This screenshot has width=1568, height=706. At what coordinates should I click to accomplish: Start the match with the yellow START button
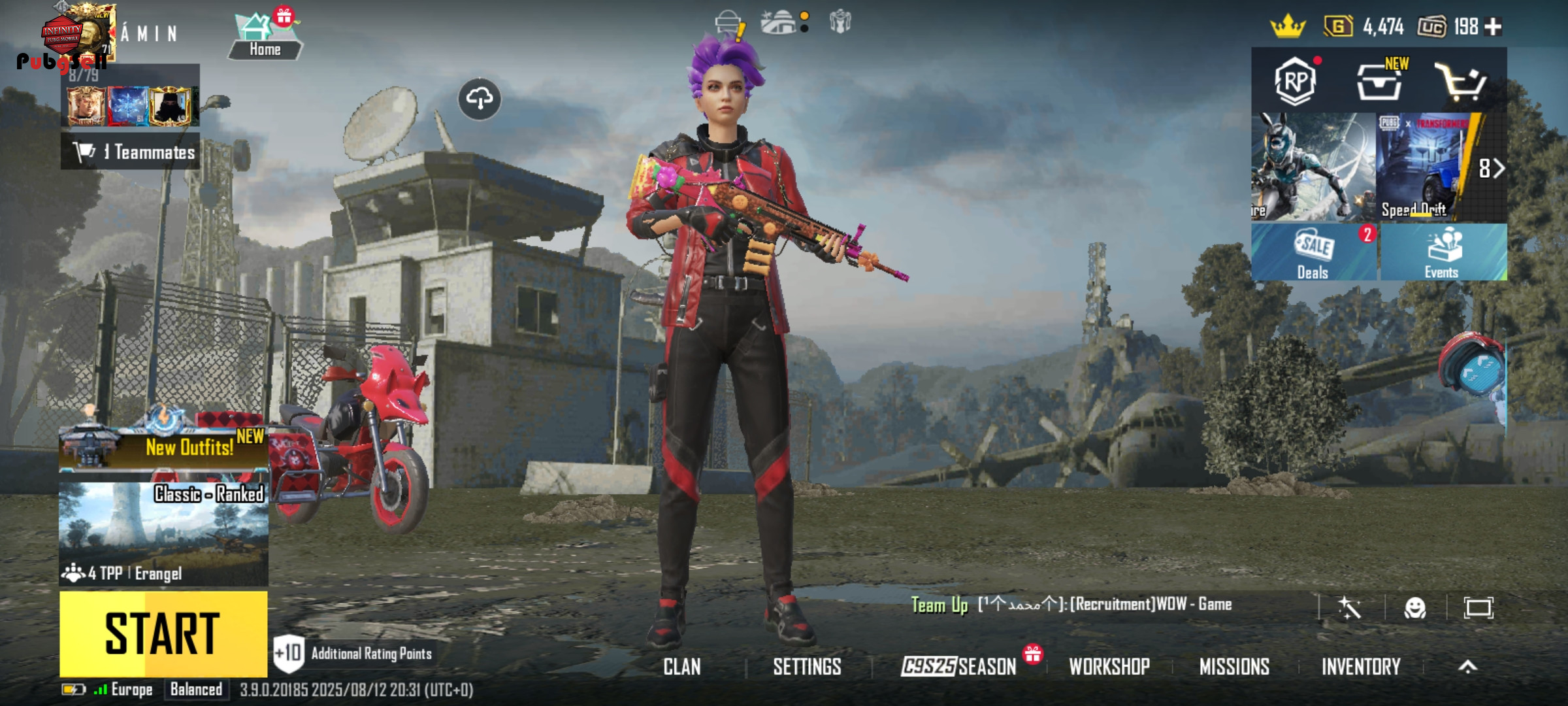pyautogui.click(x=163, y=633)
